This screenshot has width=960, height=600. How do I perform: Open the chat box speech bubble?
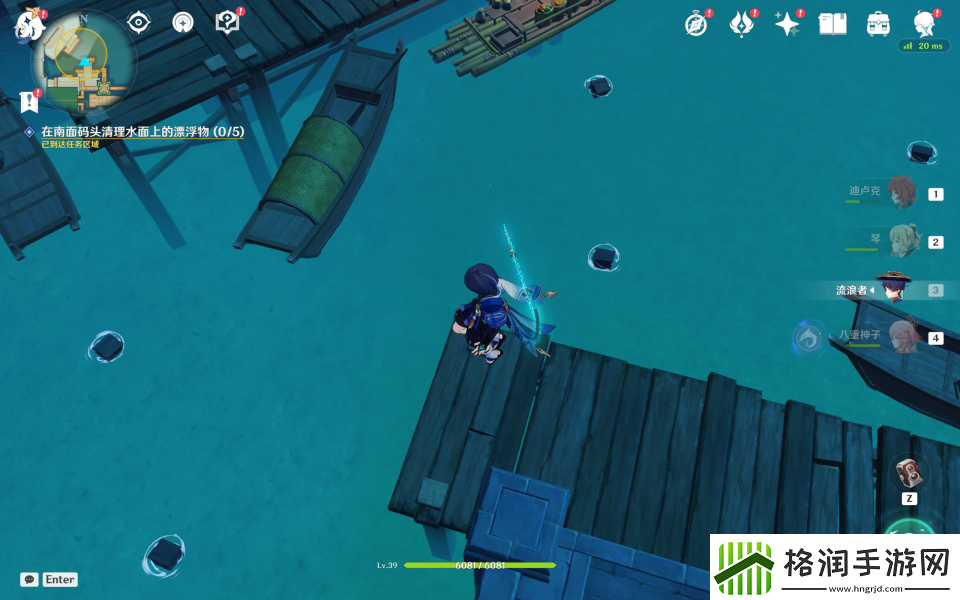[30, 579]
